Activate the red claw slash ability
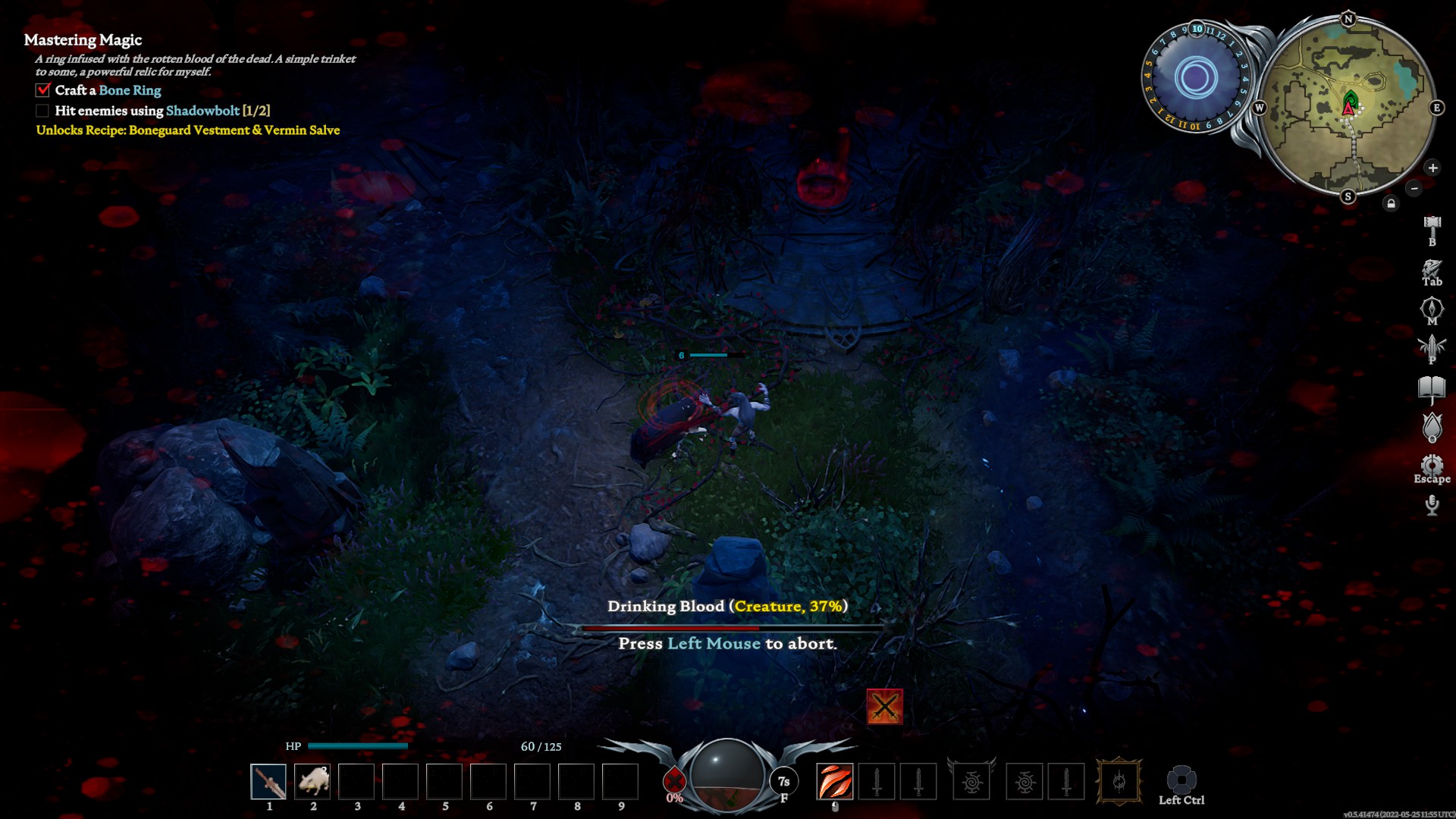 pos(834,781)
